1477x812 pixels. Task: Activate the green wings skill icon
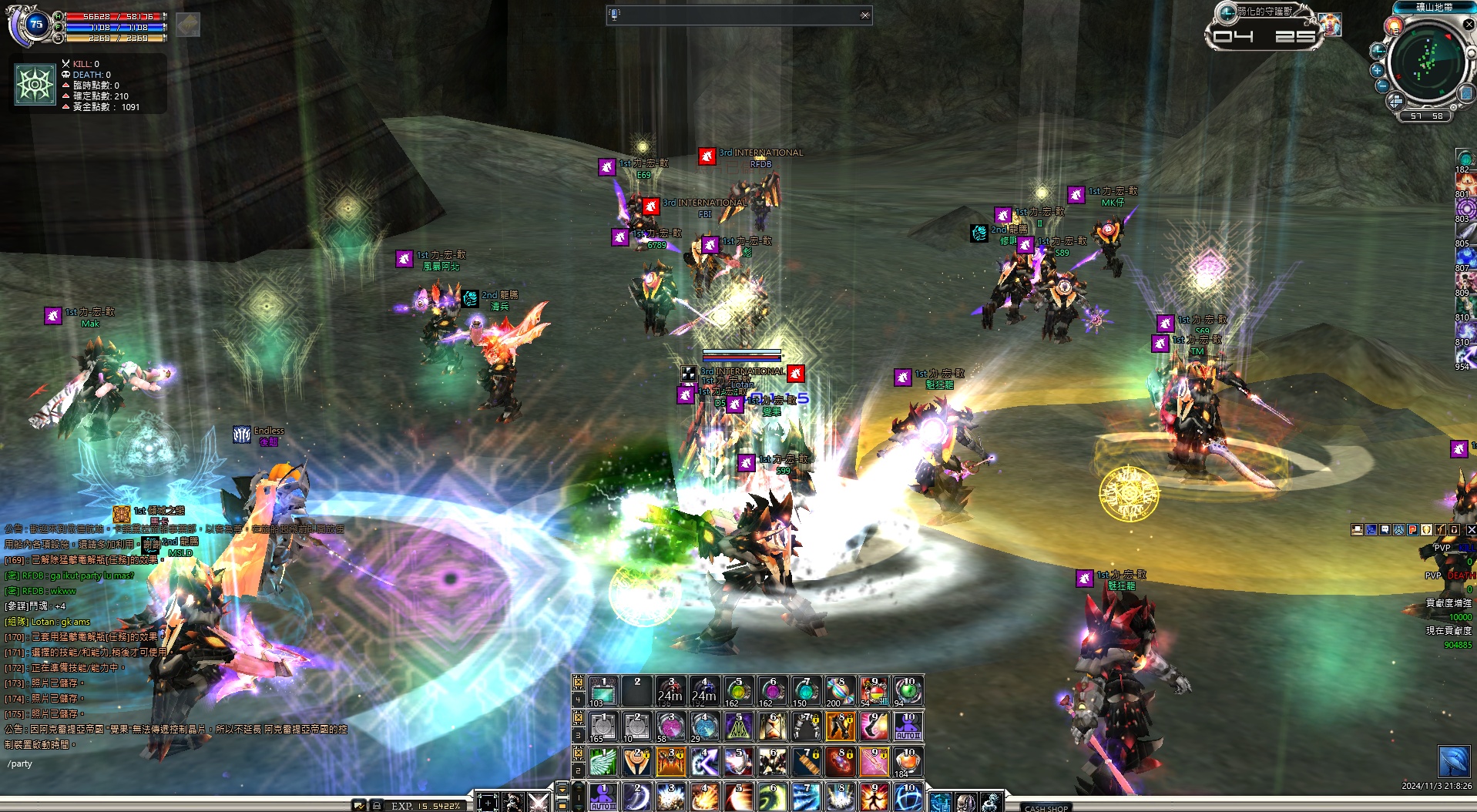603,761
